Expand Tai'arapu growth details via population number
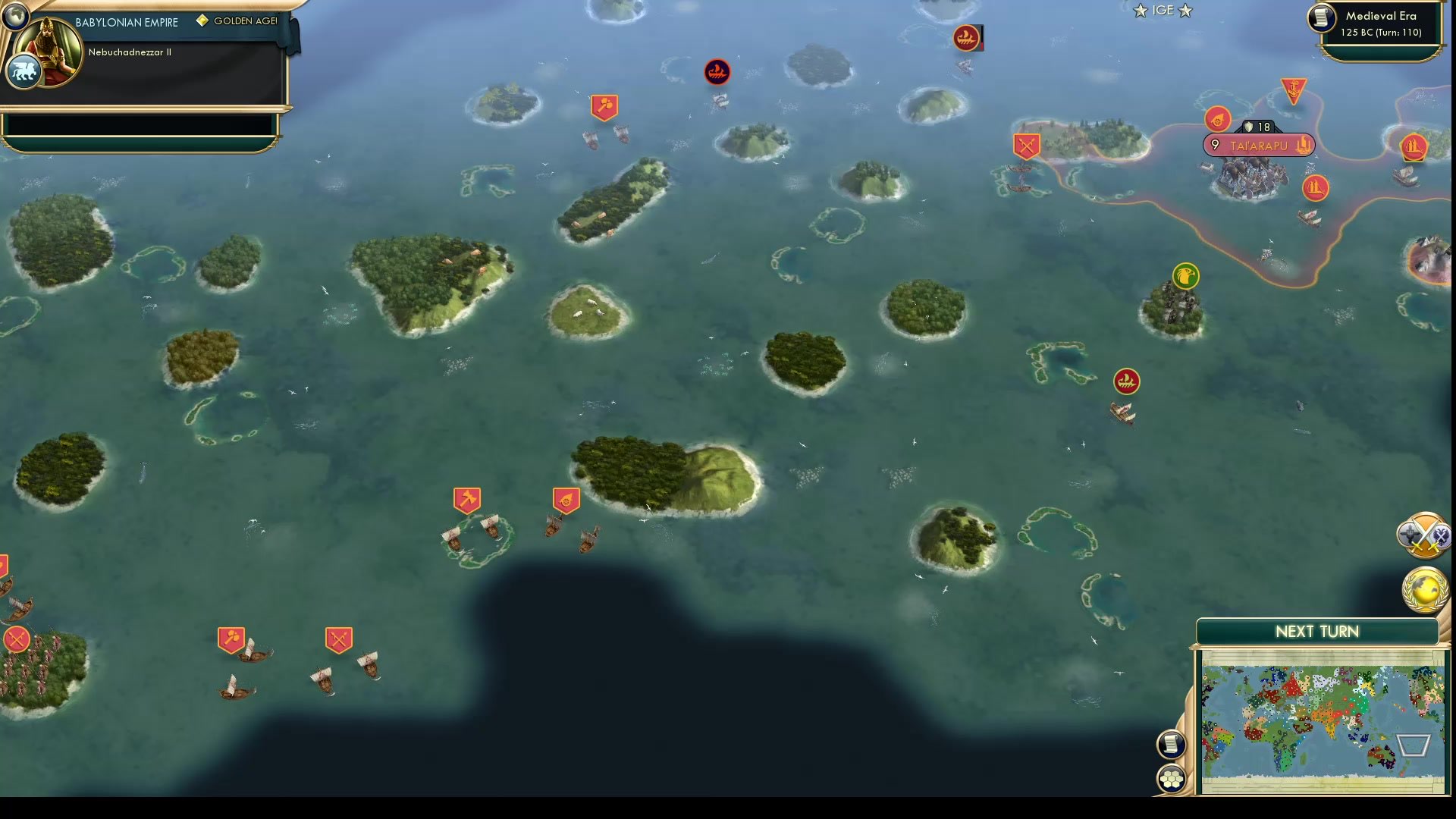This screenshot has width=1456, height=819. [x=1216, y=144]
